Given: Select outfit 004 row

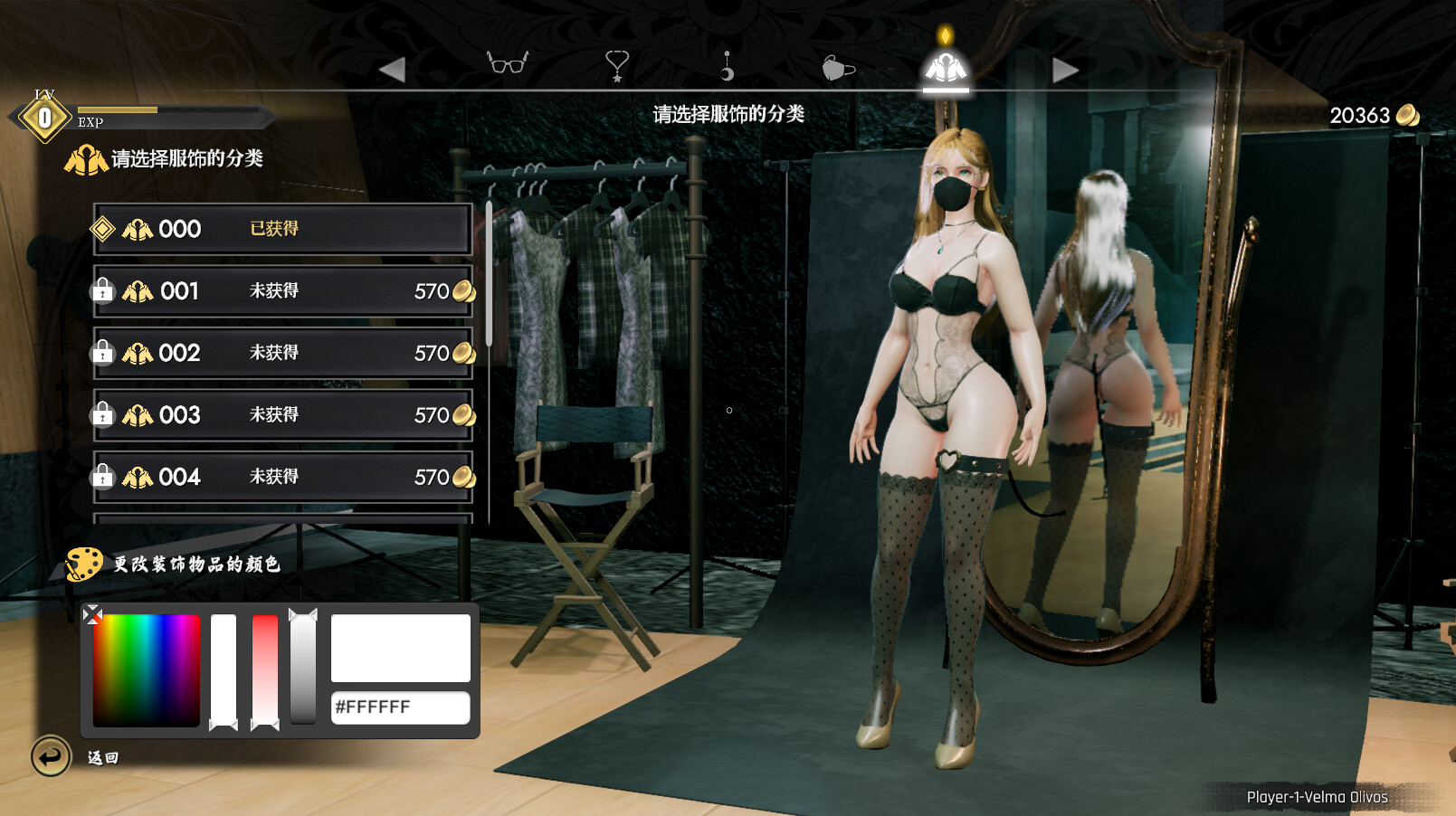Looking at the screenshot, I should click(x=282, y=477).
